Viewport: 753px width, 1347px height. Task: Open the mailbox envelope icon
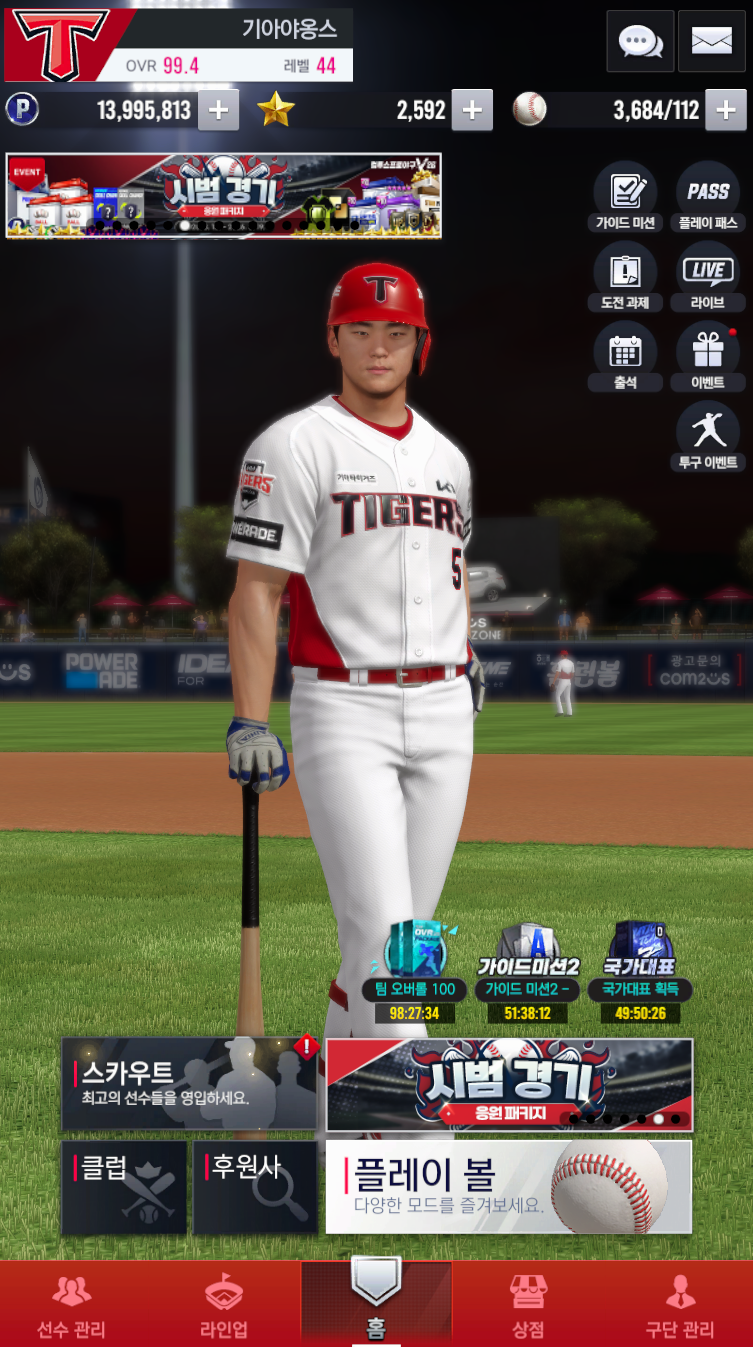point(711,41)
